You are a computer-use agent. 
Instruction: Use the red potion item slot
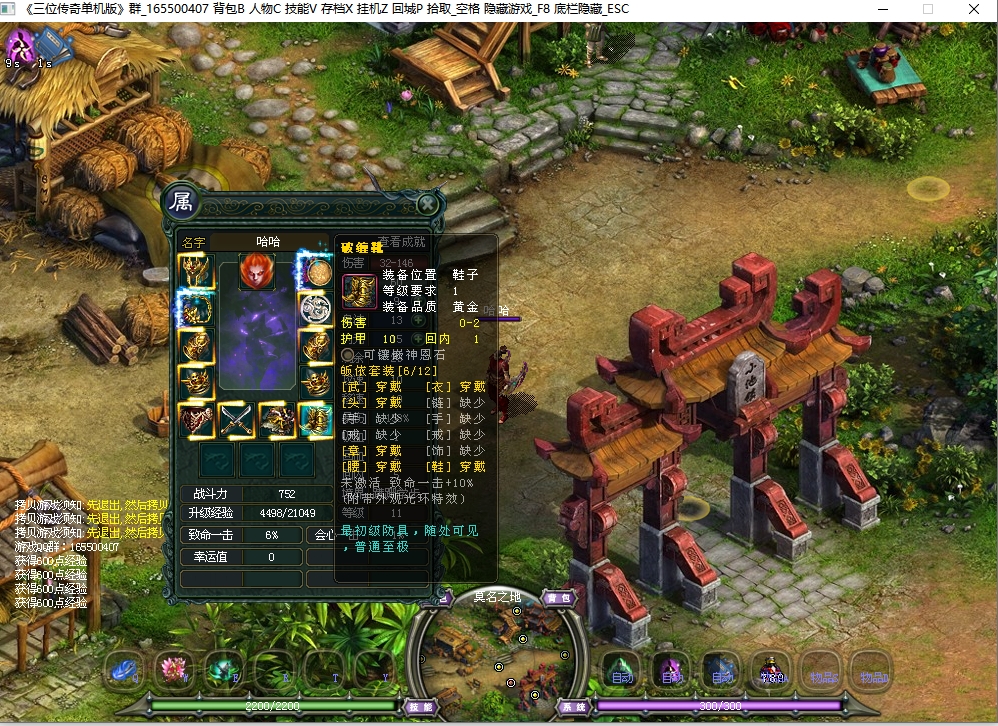(x=770, y=668)
